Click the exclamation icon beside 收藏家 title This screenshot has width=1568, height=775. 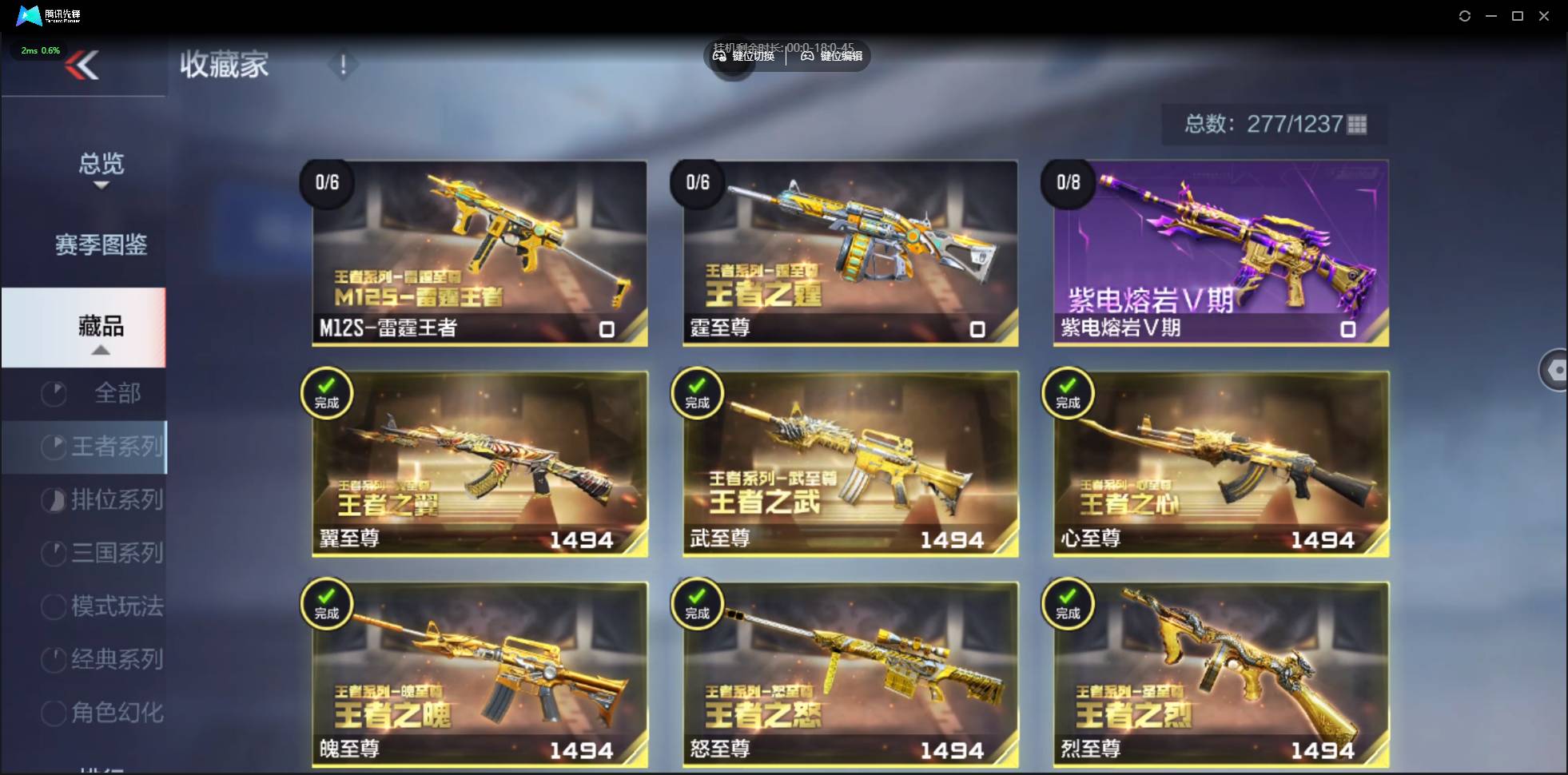[344, 65]
